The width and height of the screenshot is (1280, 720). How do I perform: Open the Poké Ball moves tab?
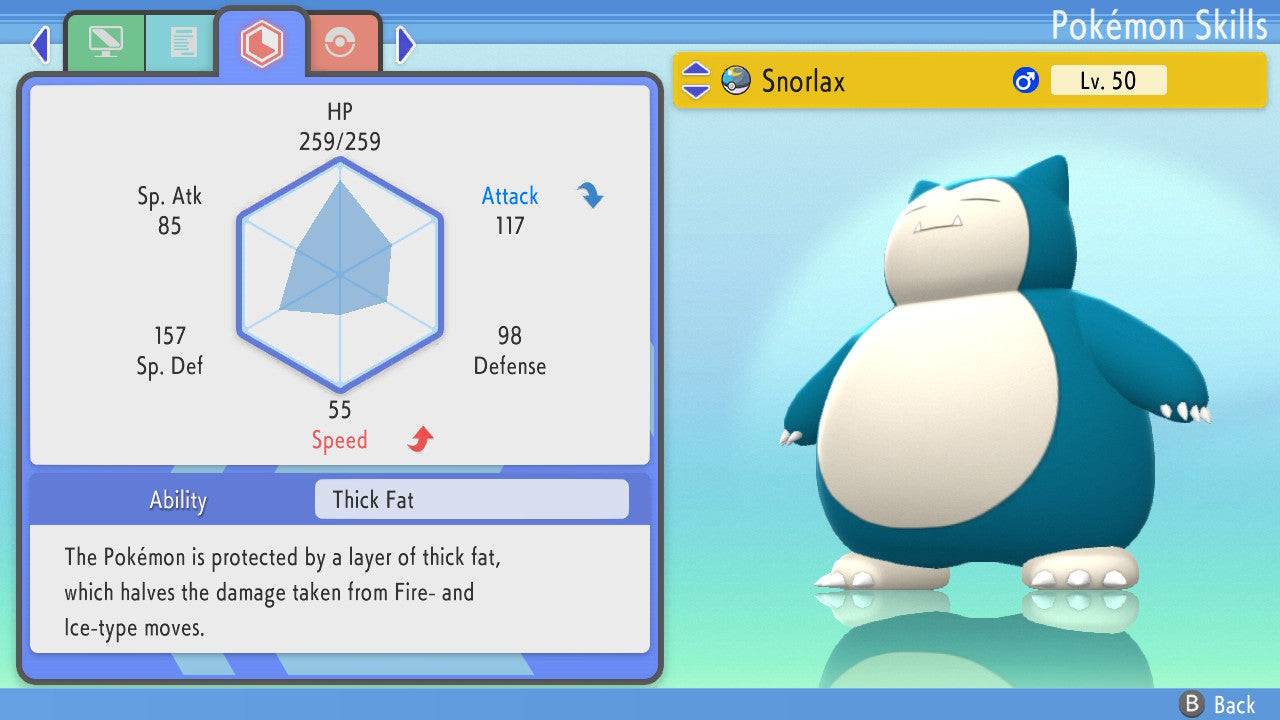click(341, 43)
